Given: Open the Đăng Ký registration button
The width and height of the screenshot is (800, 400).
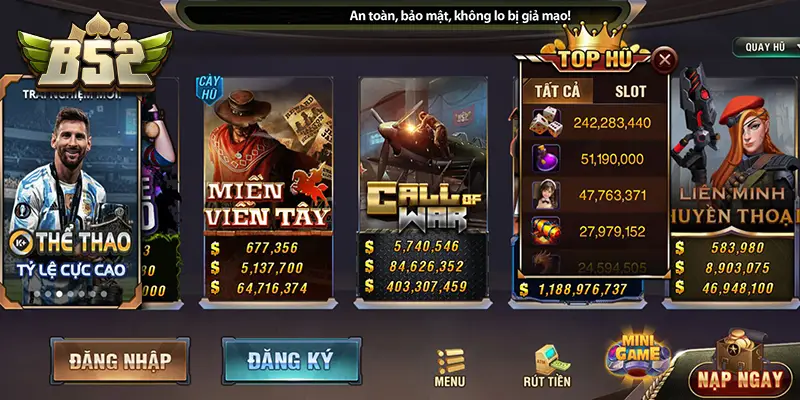Looking at the screenshot, I should 278,359.
